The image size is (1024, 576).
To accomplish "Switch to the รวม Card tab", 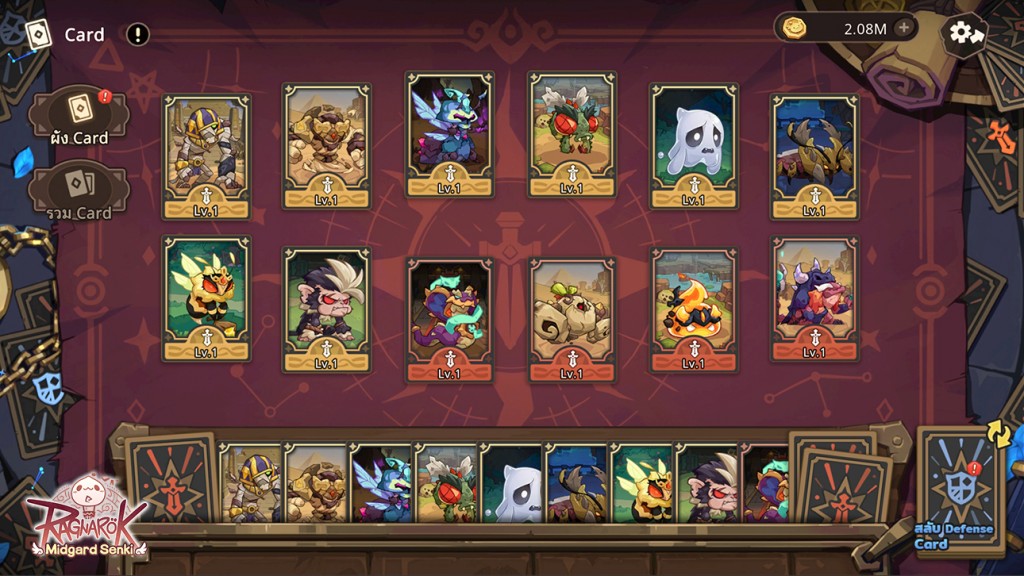I will tap(79, 190).
